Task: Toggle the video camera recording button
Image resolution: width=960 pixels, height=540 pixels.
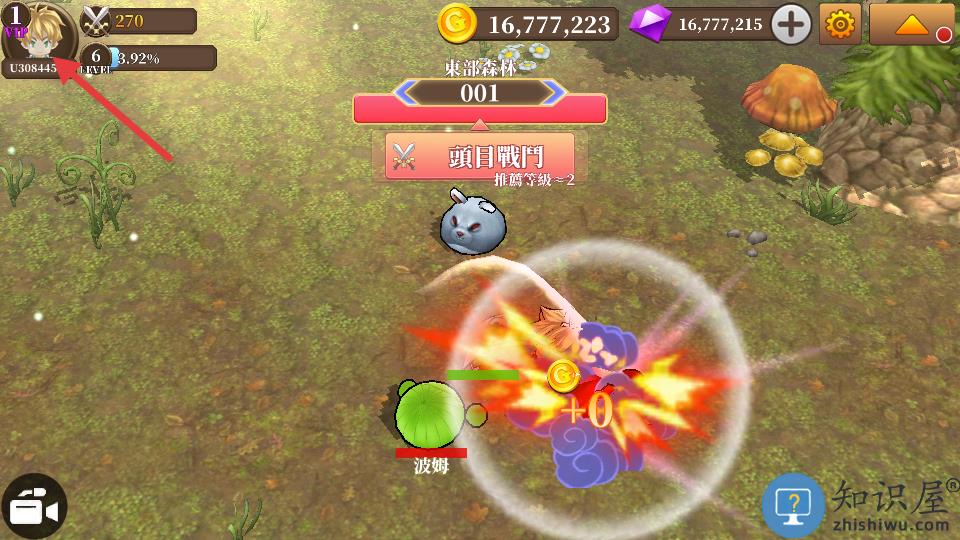Action: 33,507
